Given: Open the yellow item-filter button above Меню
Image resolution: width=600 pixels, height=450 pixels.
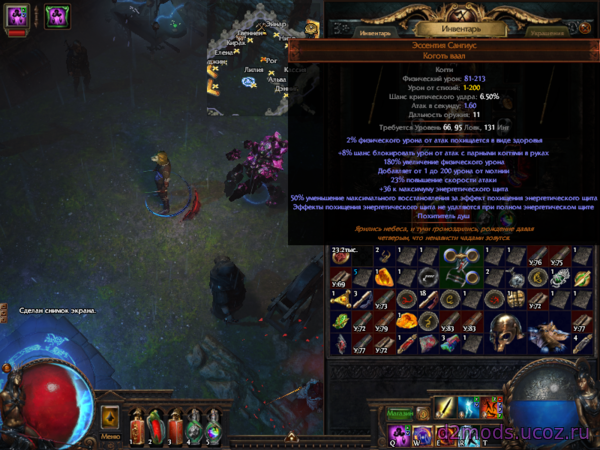Looking at the screenshot, I should (110, 416).
